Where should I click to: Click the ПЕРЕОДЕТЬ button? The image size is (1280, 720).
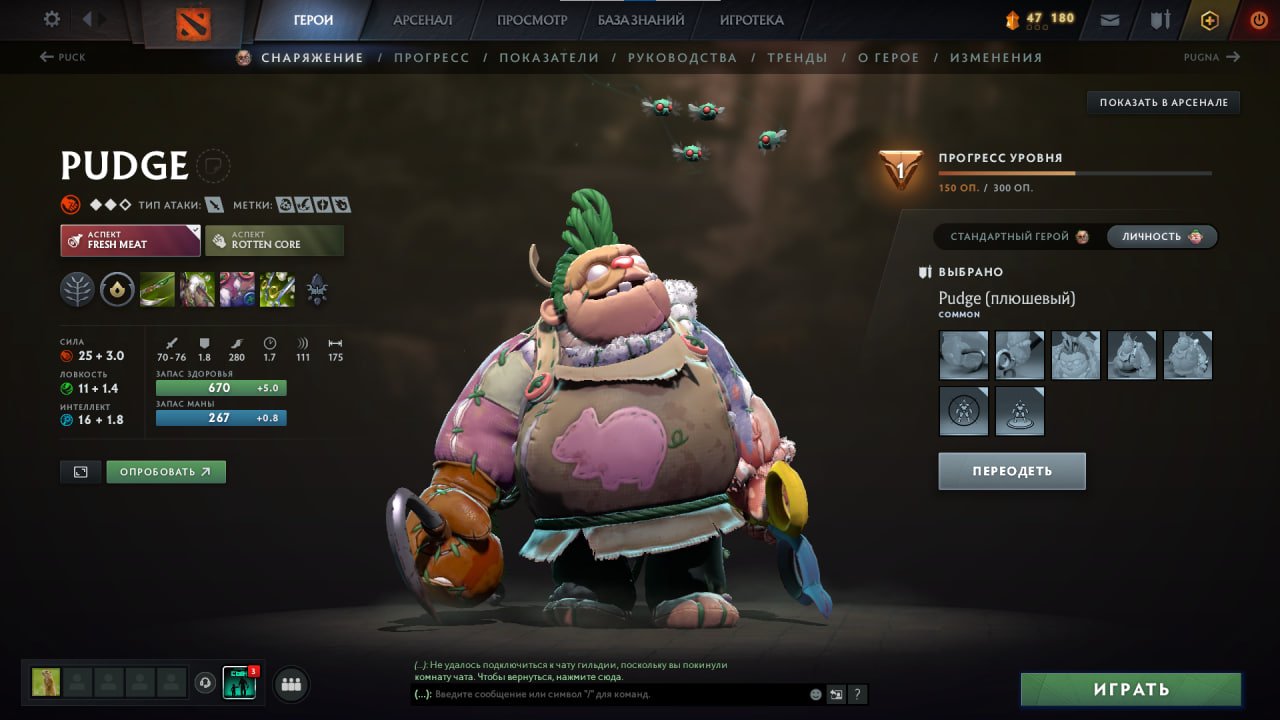(1012, 470)
